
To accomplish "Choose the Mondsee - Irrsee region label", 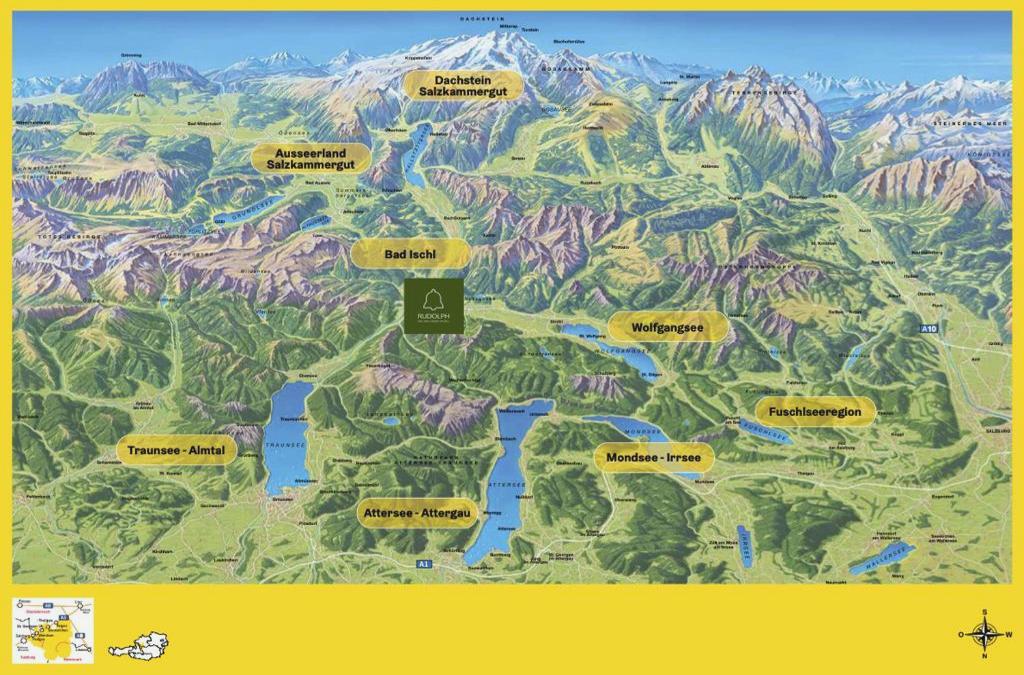I will coord(654,458).
